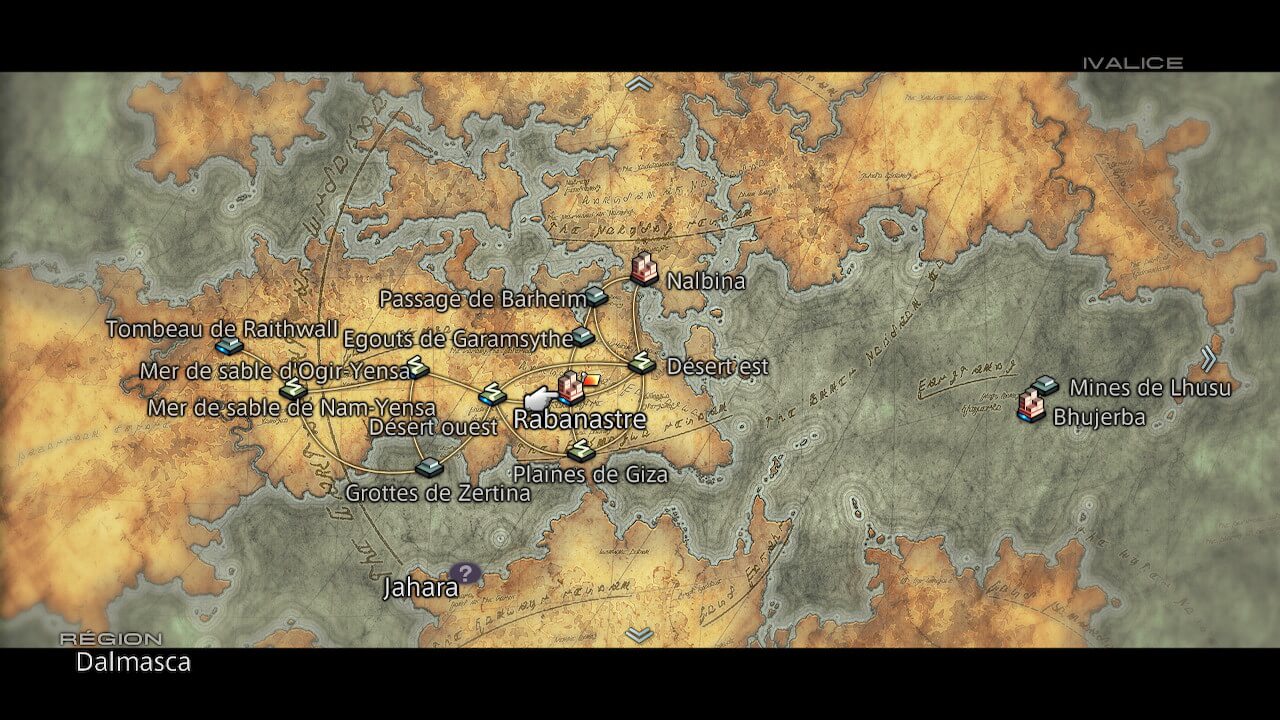Image resolution: width=1280 pixels, height=720 pixels.
Task: Move the map right with side arrow
Action: point(1208,359)
